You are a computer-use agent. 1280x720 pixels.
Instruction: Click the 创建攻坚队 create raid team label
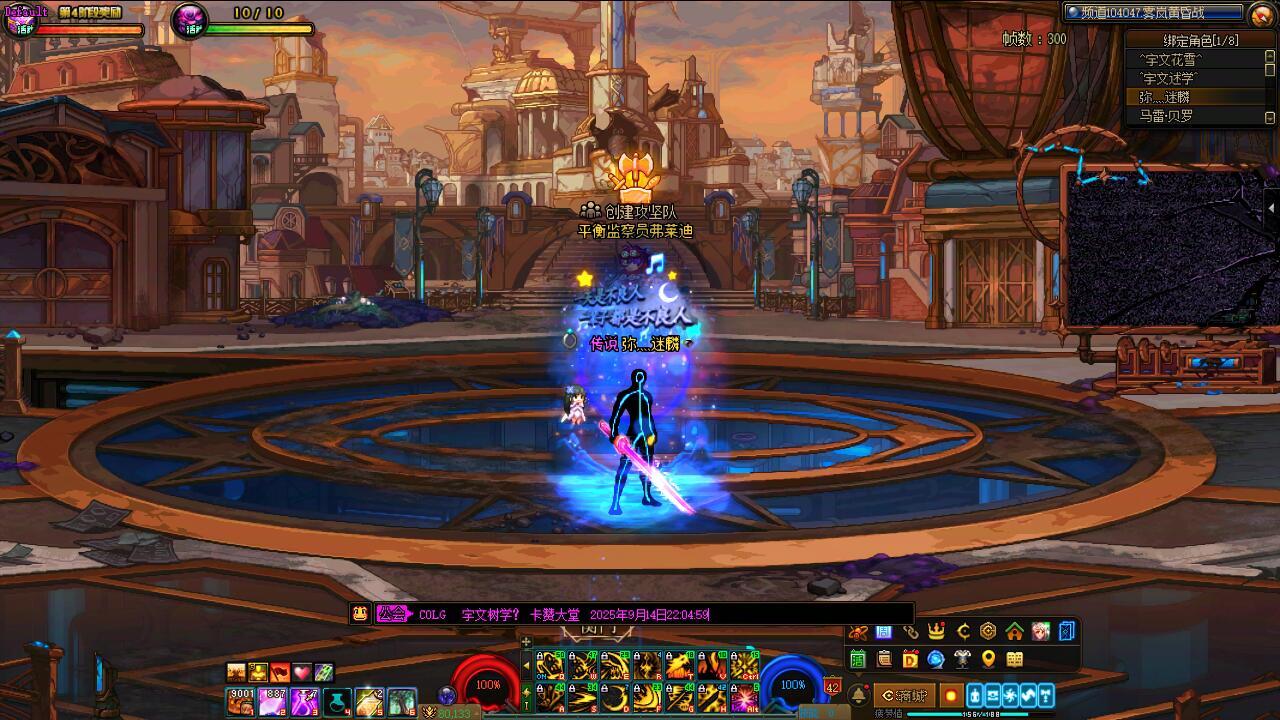pyautogui.click(x=641, y=212)
